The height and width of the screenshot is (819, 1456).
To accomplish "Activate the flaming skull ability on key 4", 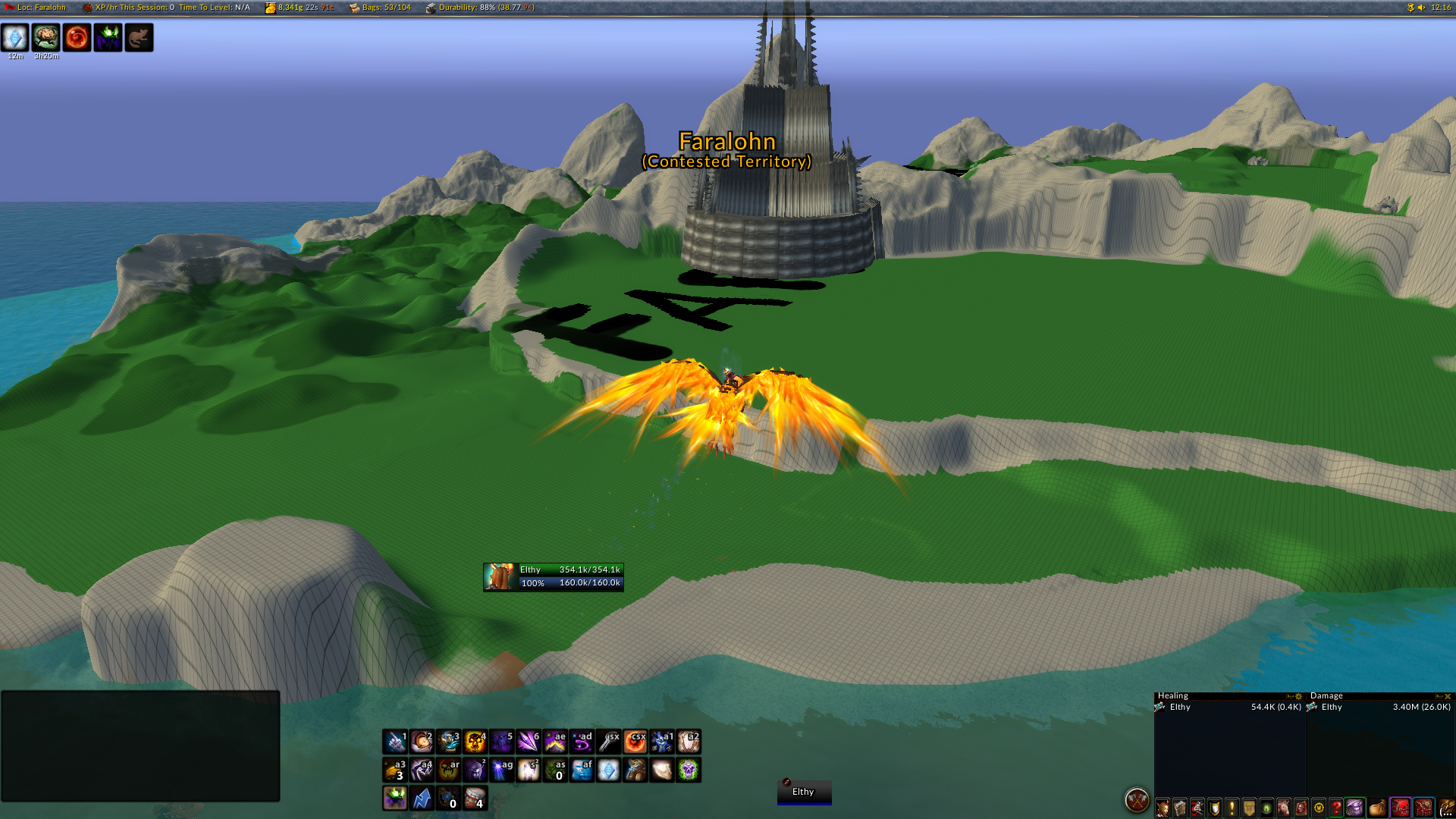I will (475, 742).
